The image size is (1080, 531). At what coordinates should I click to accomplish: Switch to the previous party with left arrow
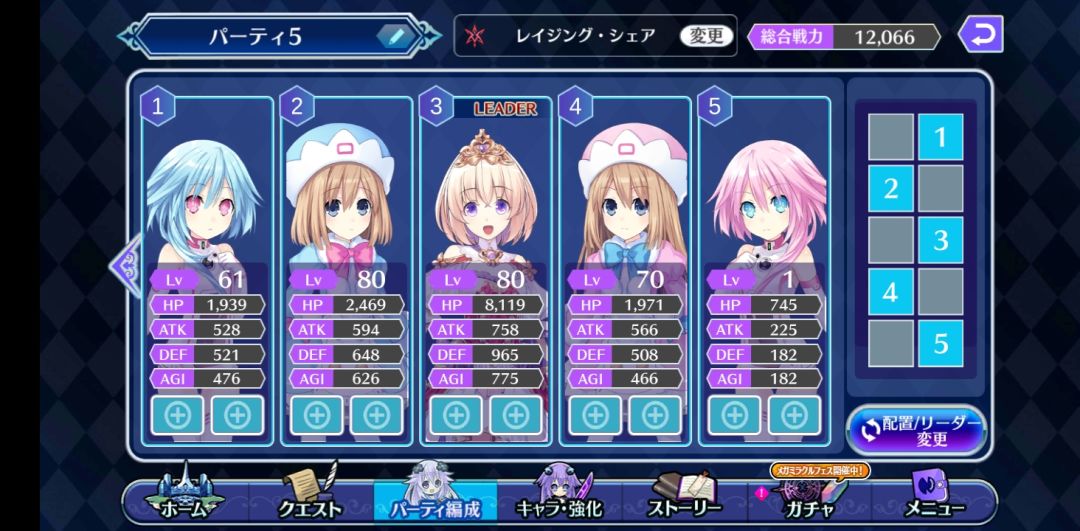pyautogui.click(x=127, y=265)
